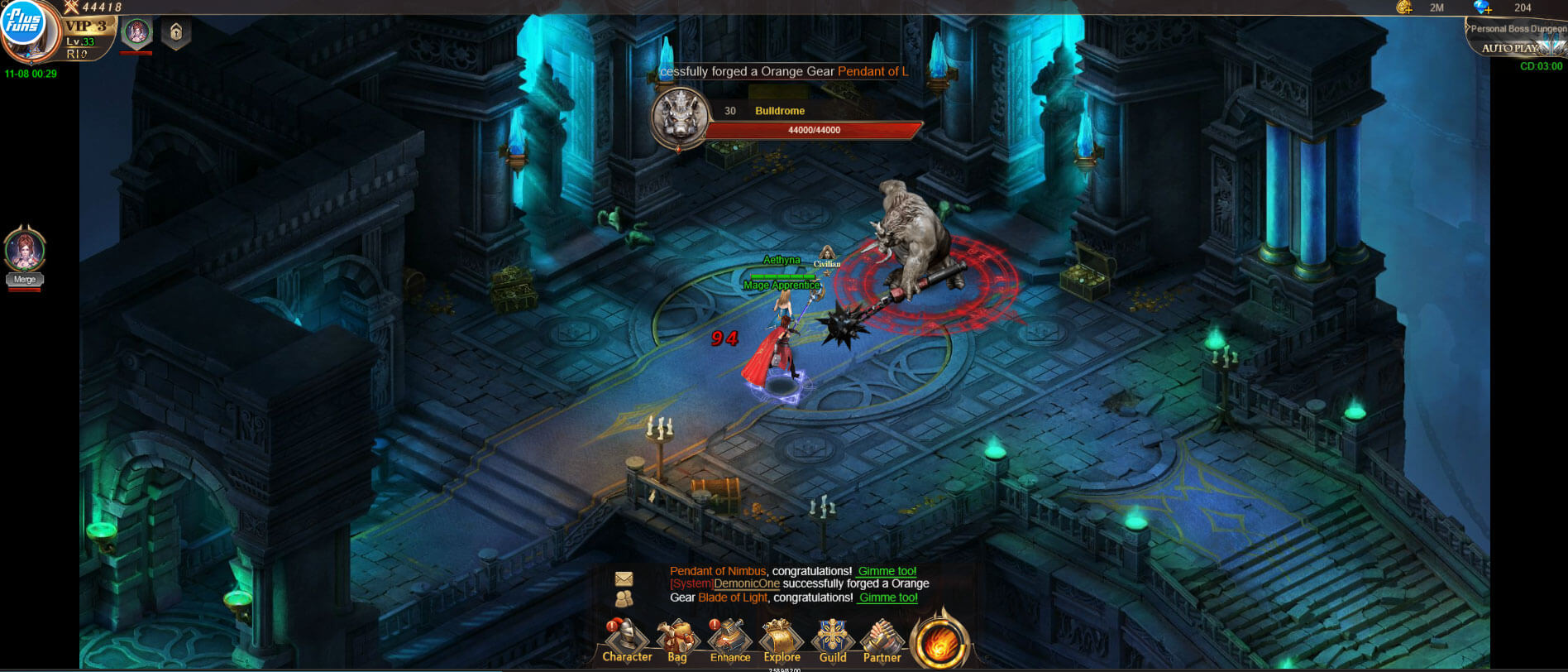This screenshot has width=1568, height=672.
Task: Click the Gimme too! reward link
Action: [887, 570]
